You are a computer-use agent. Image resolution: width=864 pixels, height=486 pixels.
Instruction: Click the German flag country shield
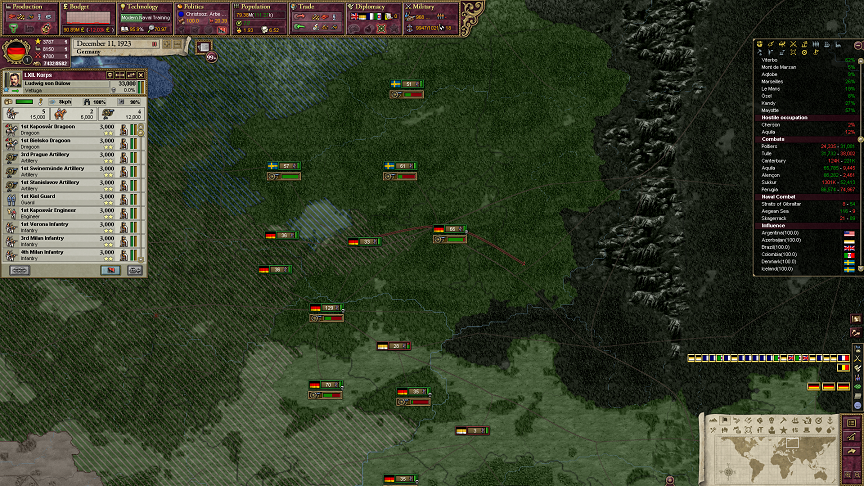click(15, 52)
